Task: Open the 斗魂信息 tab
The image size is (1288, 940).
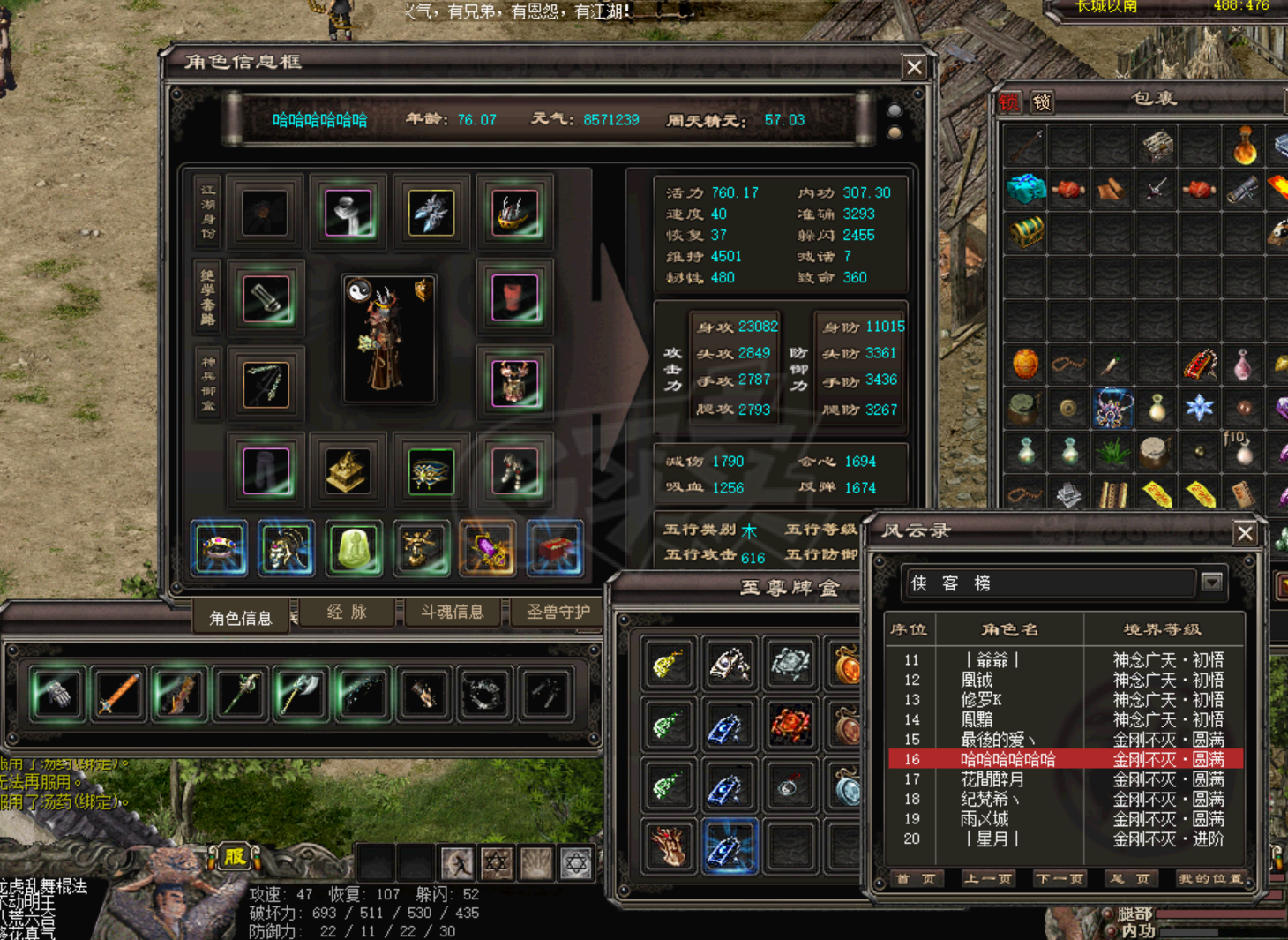Action: click(x=452, y=612)
